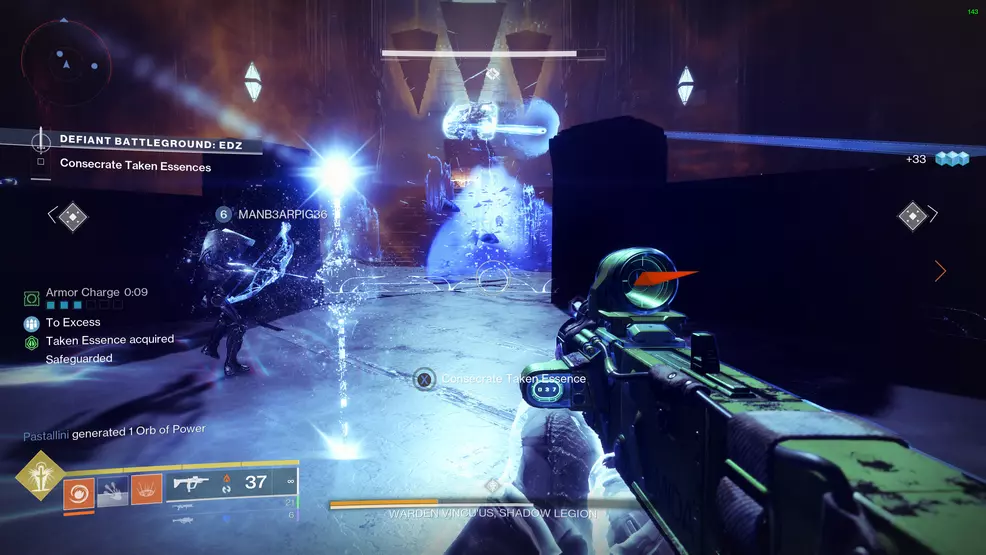This screenshot has width=986, height=555.
Task: Select the To Excess buff icon
Action: tap(32, 323)
